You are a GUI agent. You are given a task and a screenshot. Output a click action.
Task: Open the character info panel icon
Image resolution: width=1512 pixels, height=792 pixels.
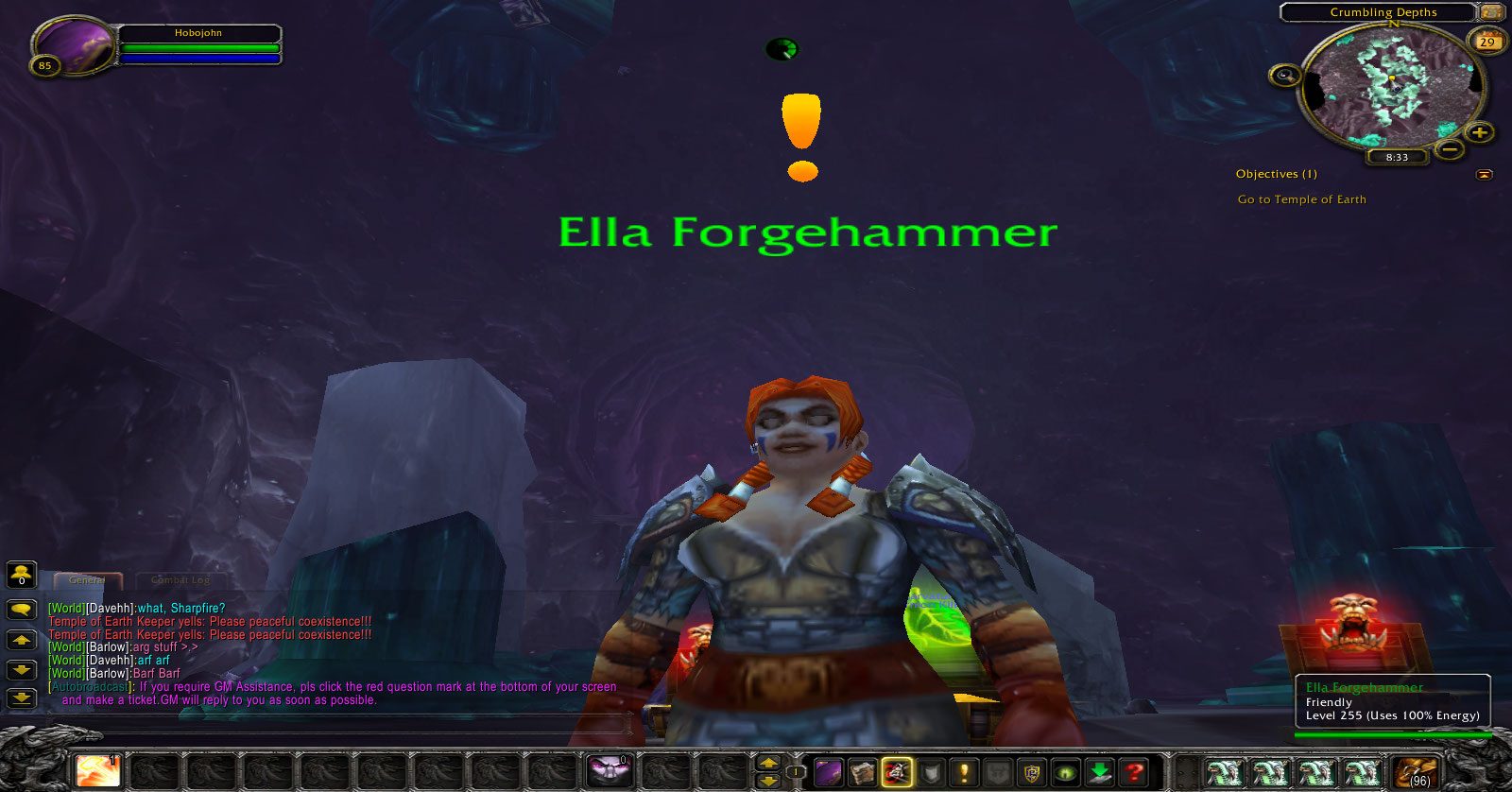coord(830,772)
